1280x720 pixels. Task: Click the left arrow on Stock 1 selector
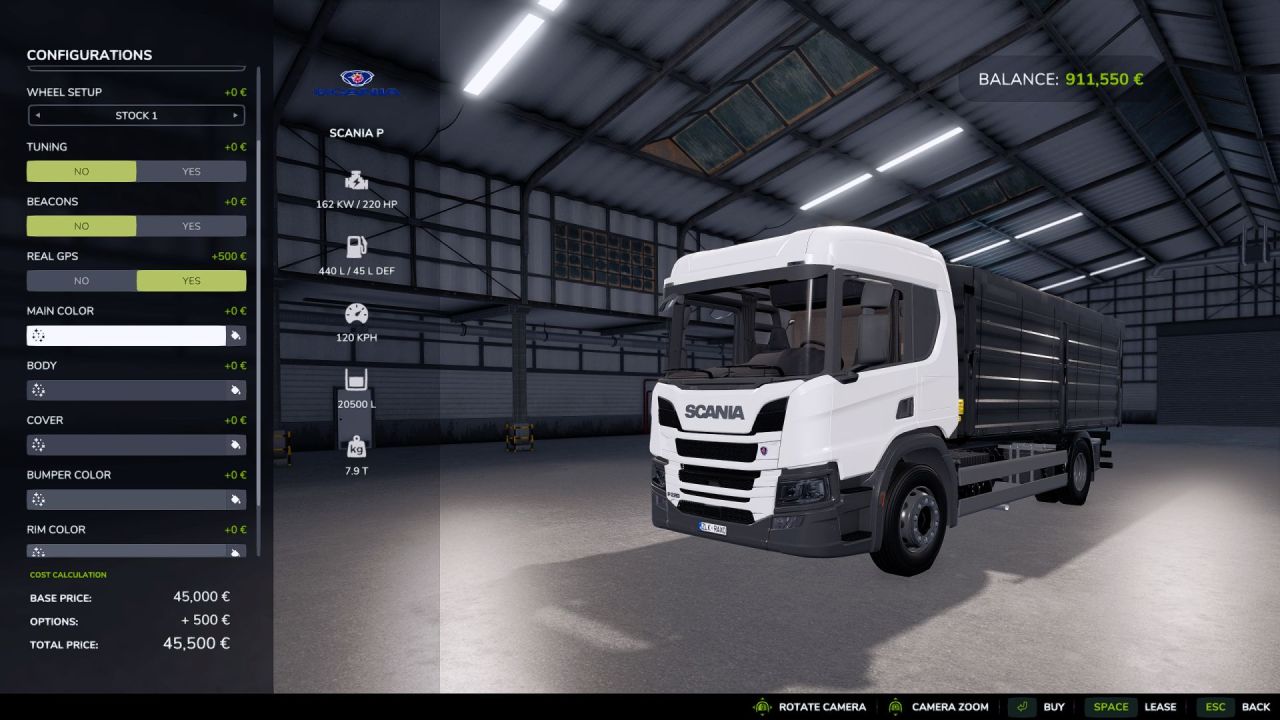pos(36,115)
